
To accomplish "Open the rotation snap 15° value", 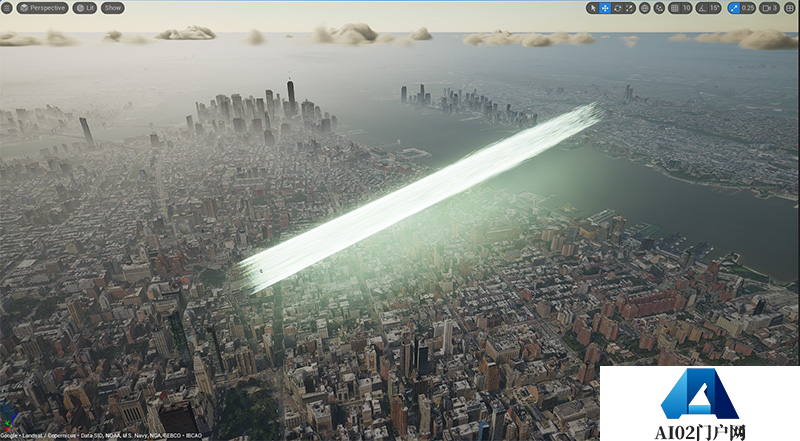I will pyautogui.click(x=714, y=8).
